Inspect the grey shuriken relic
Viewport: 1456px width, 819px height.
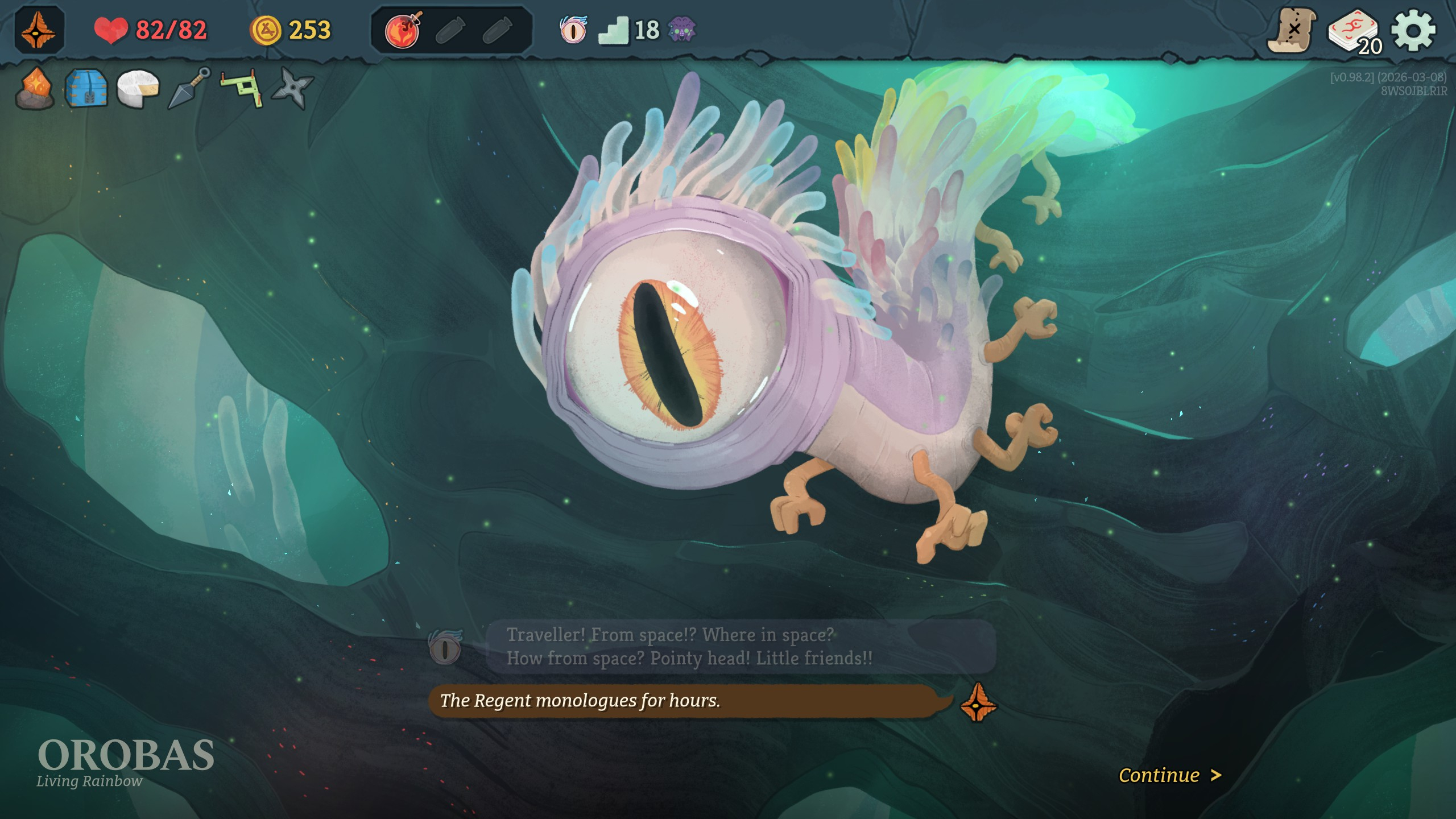coord(293,88)
